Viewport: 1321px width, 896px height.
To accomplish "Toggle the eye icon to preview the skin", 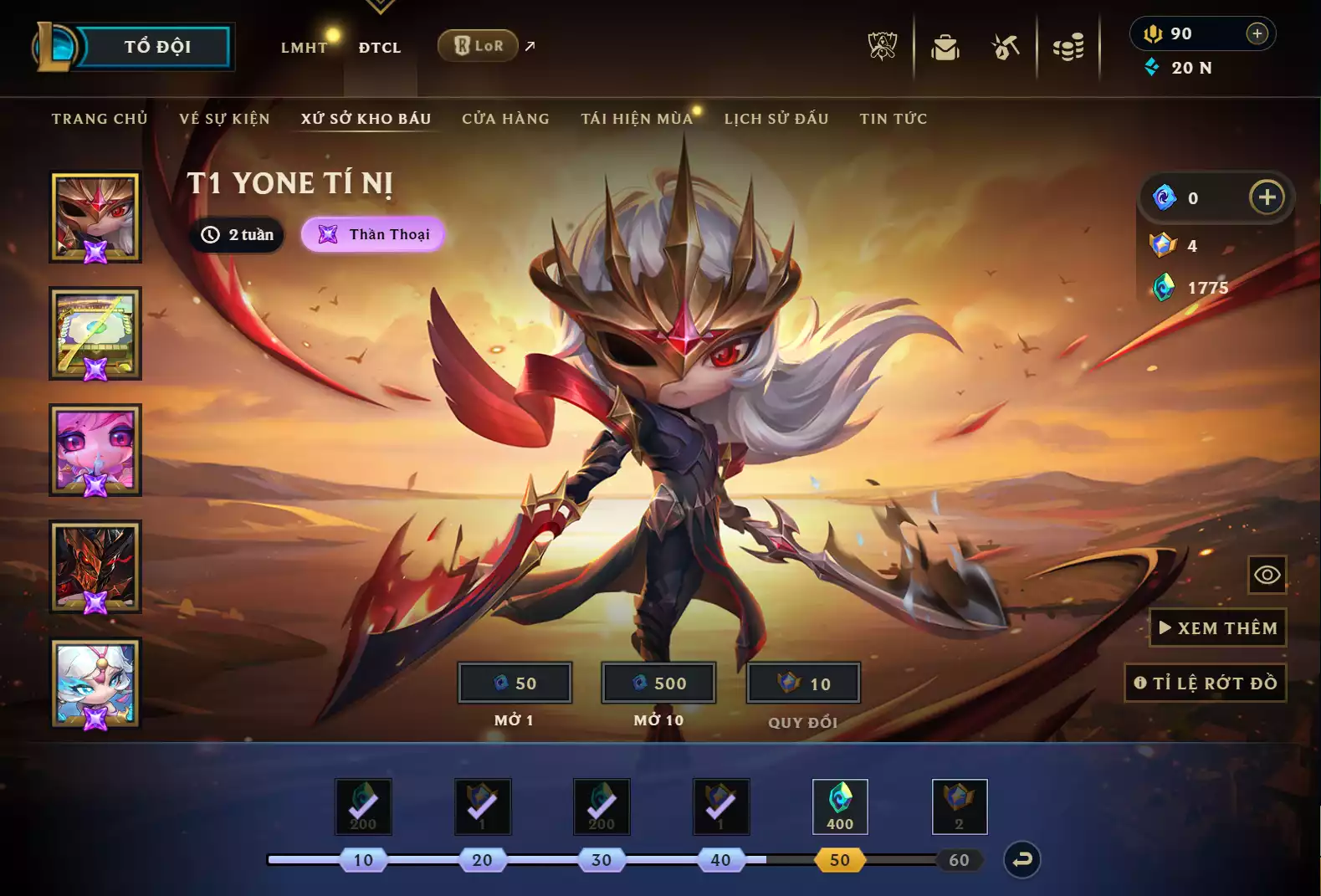I will pyautogui.click(x=1267, y=575).
